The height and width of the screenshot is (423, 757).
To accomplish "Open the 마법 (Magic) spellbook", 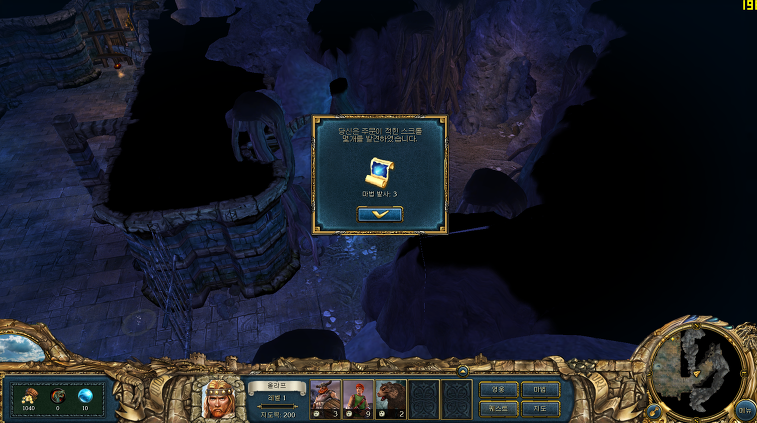I will [540, 389].
